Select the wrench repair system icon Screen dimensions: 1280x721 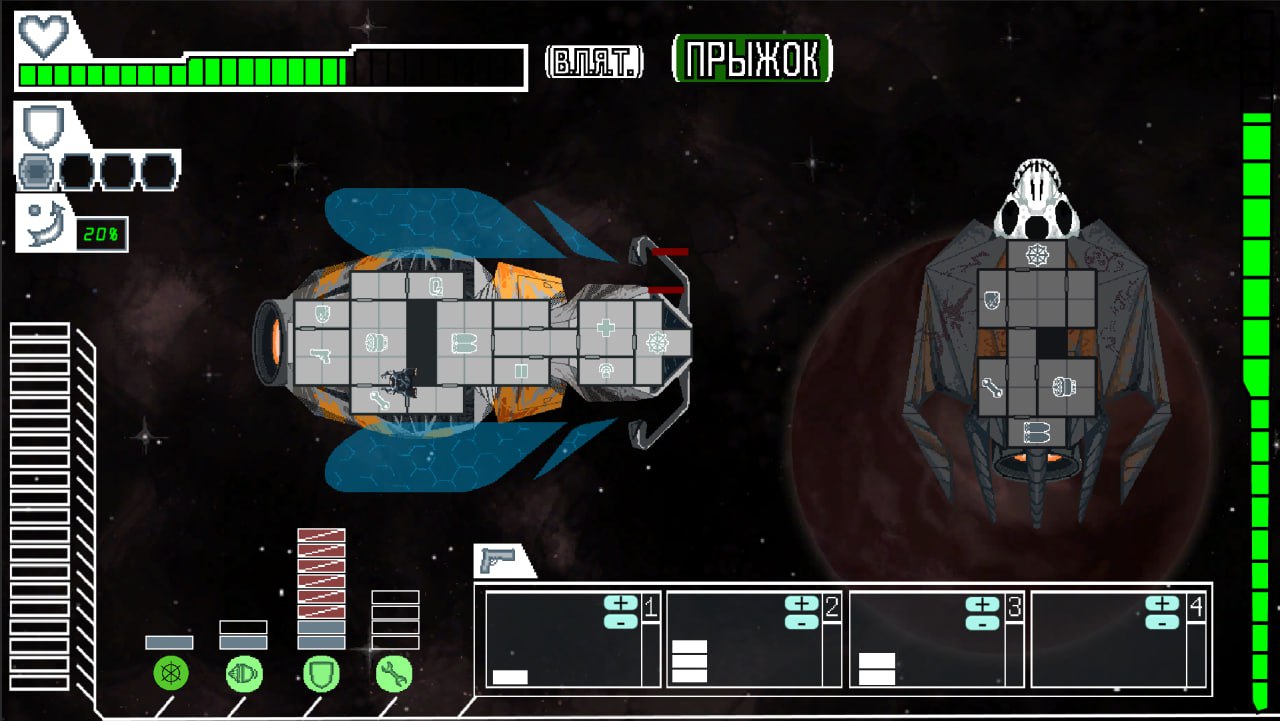394,674
